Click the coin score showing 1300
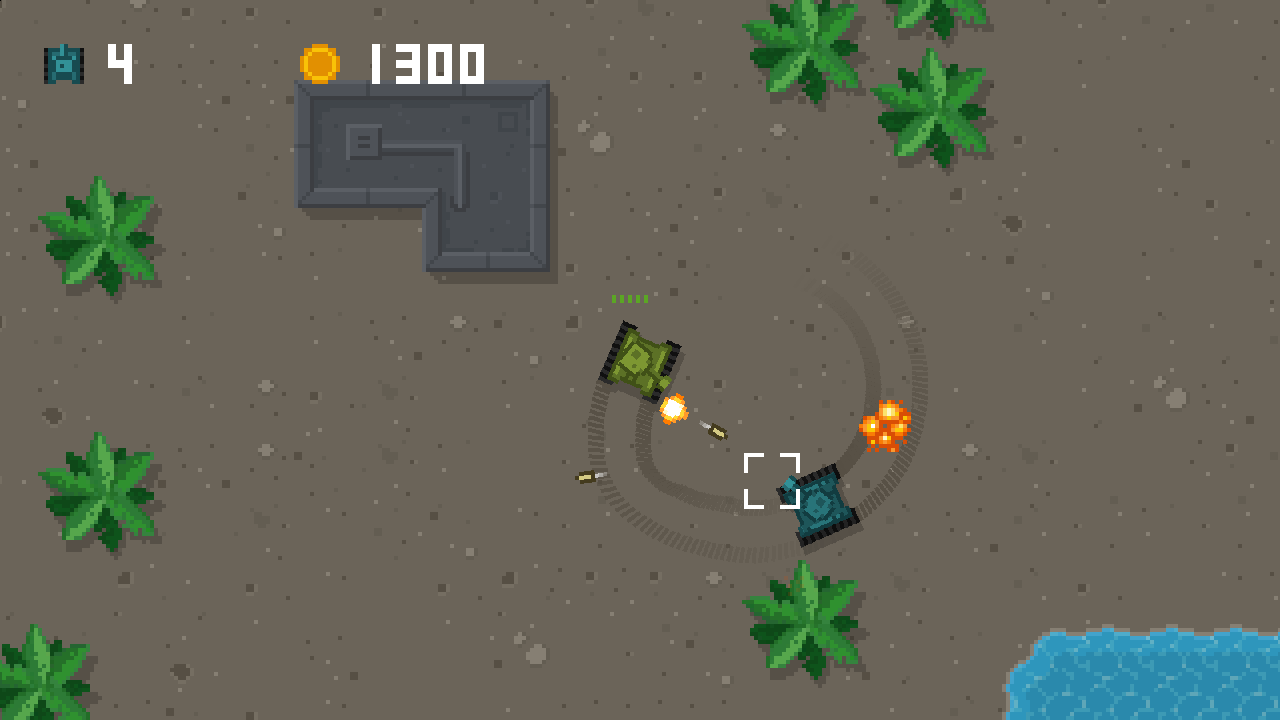 coord(425,63)
